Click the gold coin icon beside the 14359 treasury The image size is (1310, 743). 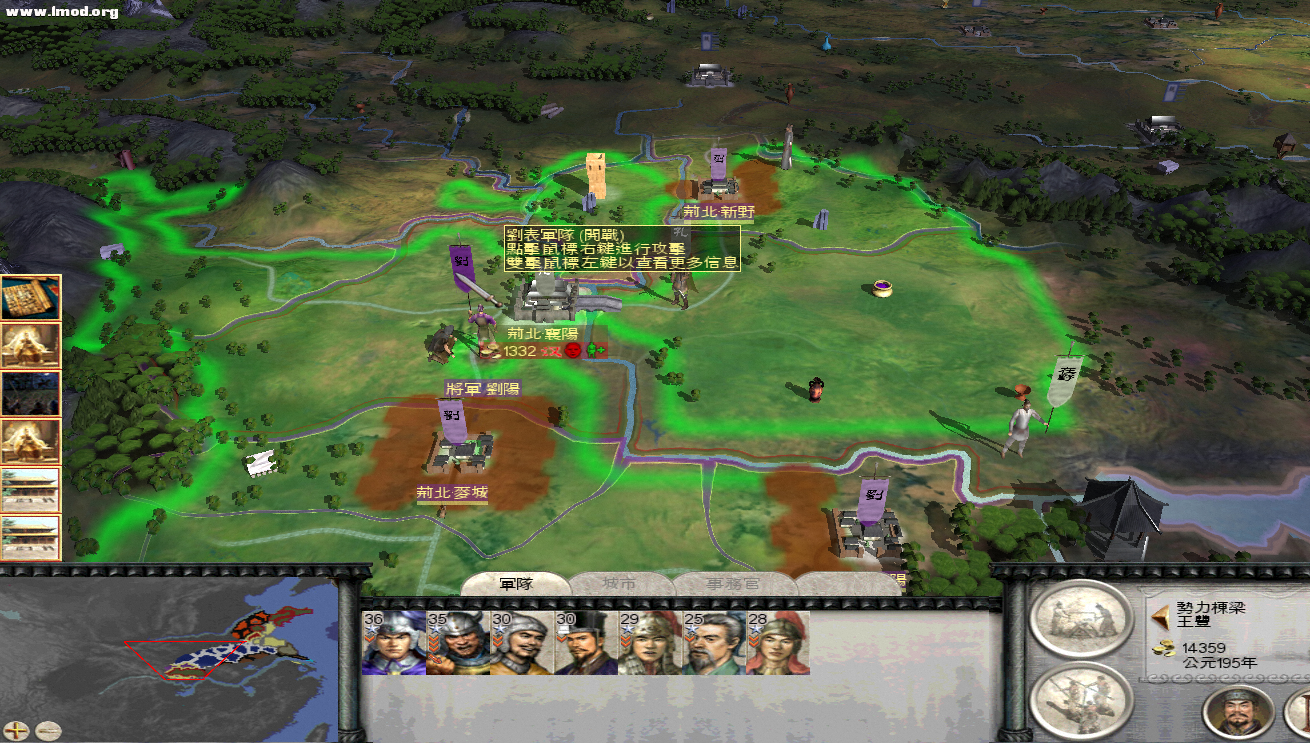point(1164,649)
